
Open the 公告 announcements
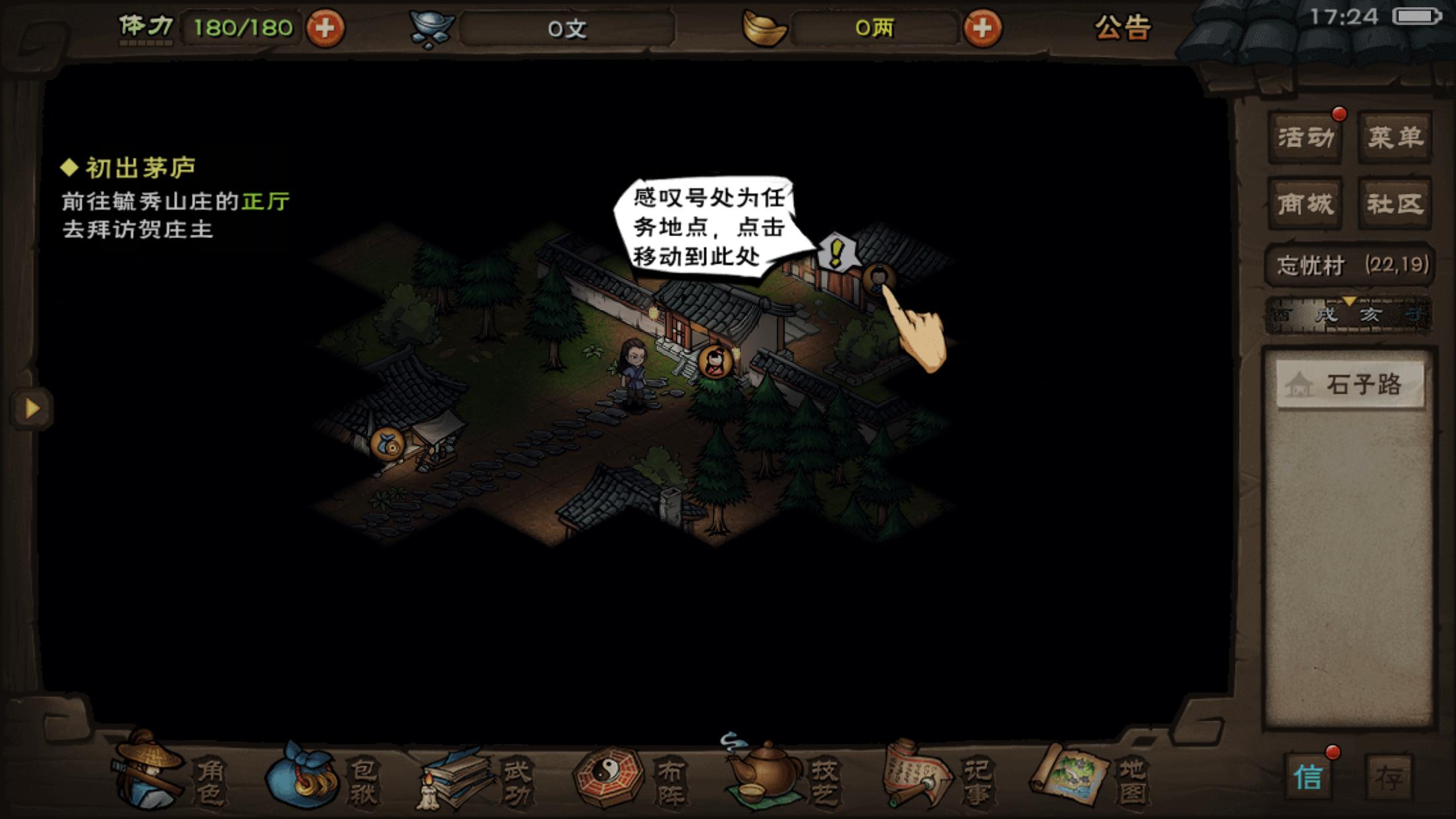(x=1122, y=28)
